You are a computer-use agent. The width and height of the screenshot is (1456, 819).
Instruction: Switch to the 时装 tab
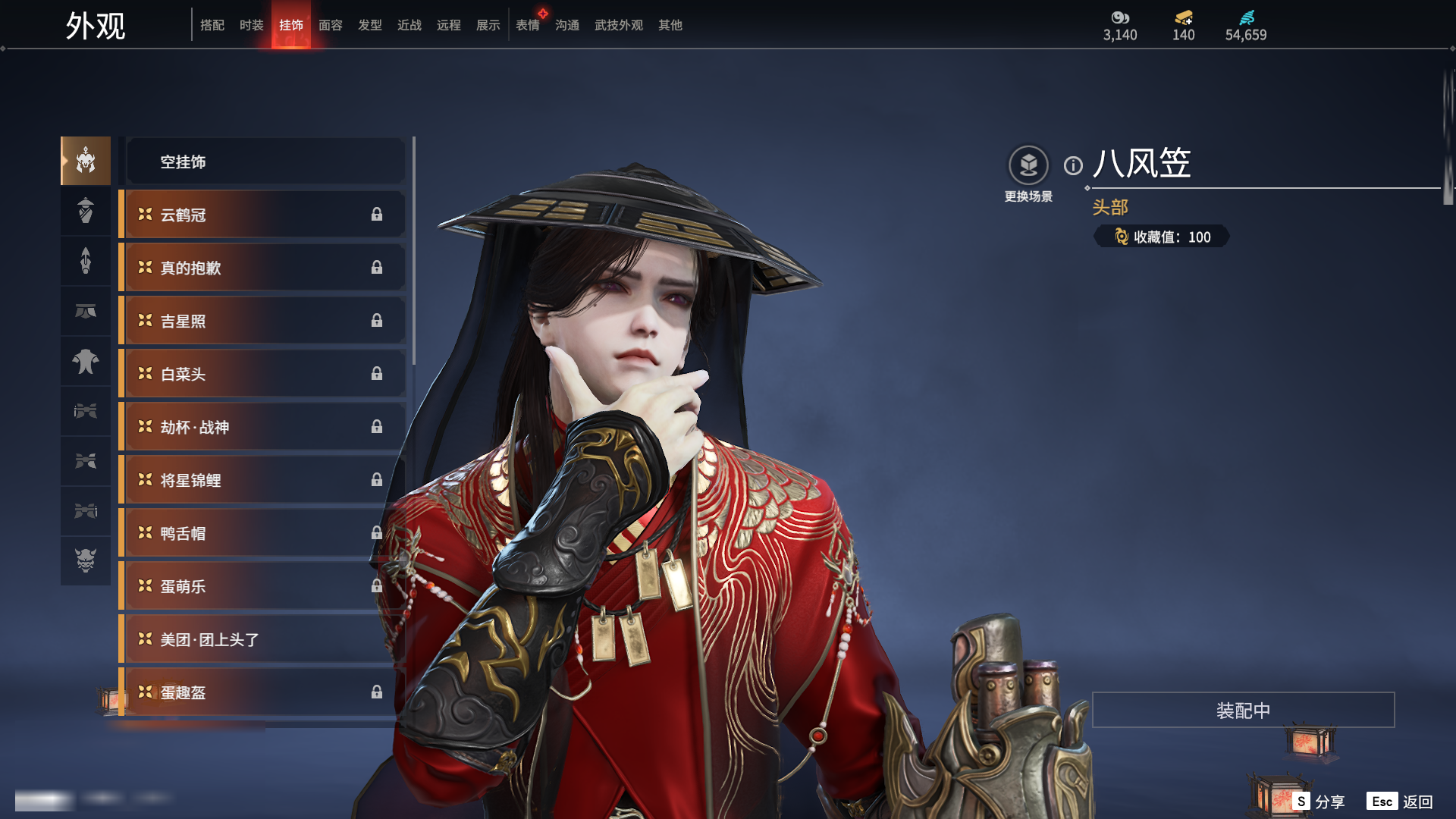pos(251,25)
